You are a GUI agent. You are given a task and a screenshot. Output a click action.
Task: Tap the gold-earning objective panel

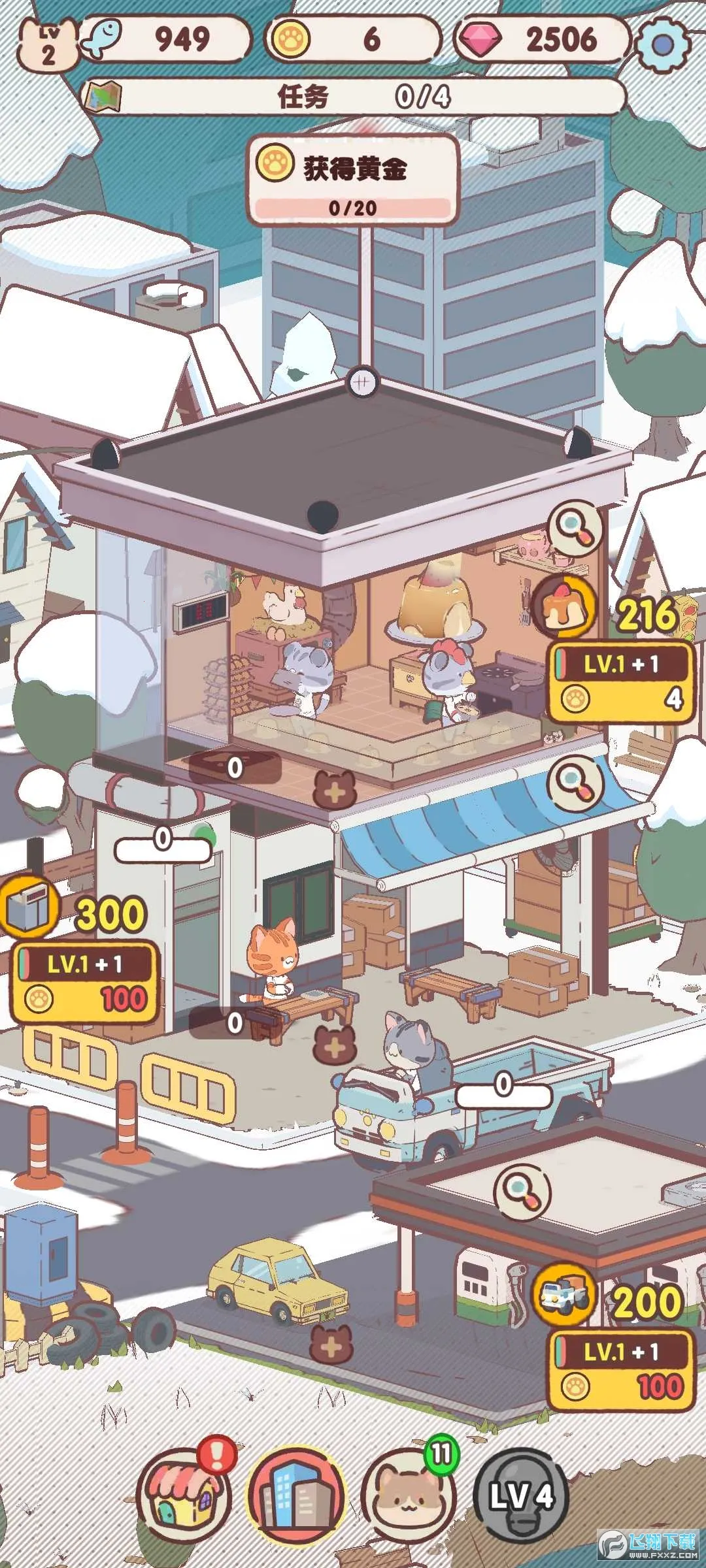[x=353, y=179]
